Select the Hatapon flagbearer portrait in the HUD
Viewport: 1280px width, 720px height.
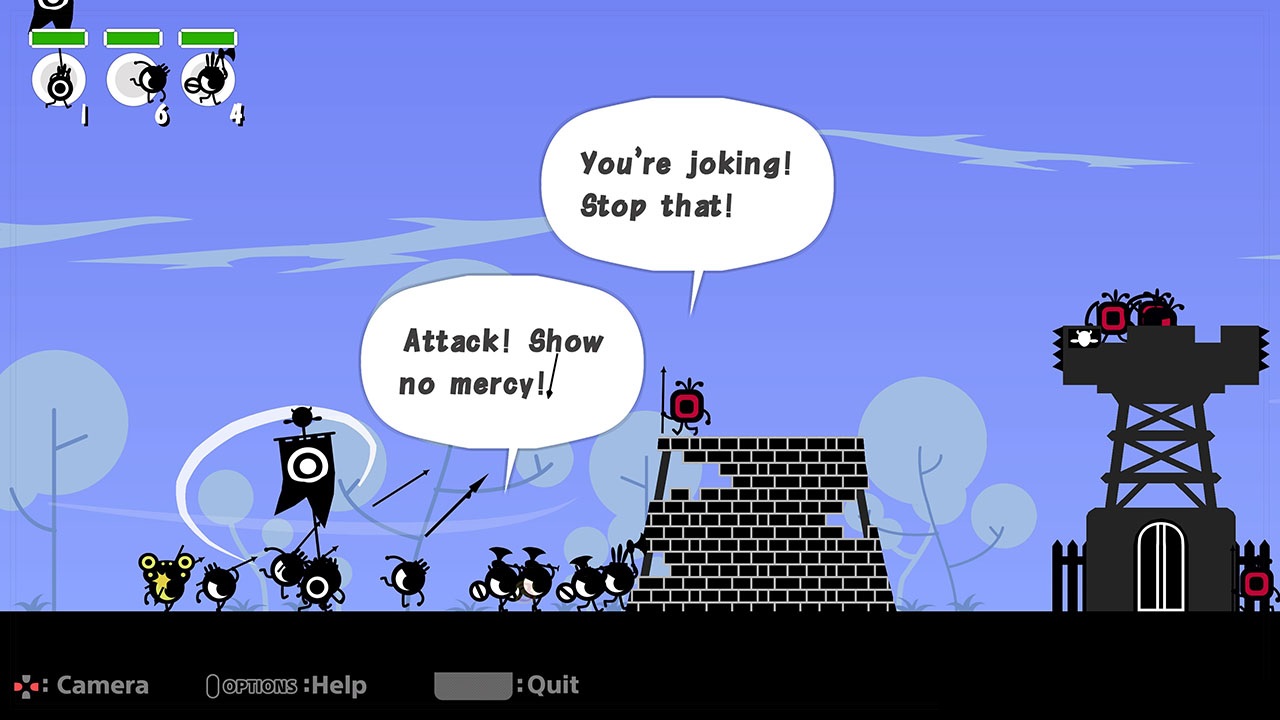(x=58, y=80)
